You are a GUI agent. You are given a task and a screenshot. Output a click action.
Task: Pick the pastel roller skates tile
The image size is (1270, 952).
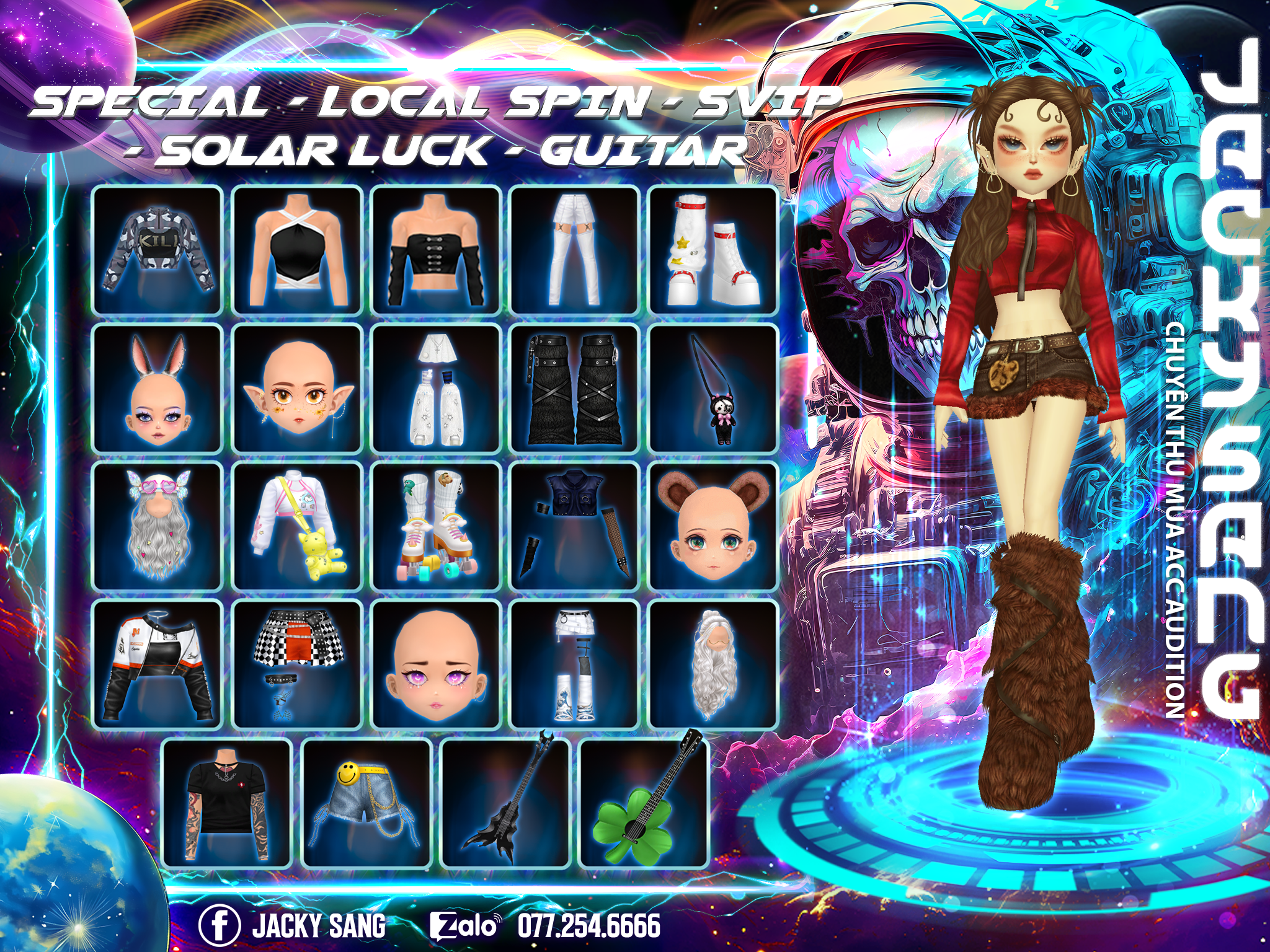[436, 527]
